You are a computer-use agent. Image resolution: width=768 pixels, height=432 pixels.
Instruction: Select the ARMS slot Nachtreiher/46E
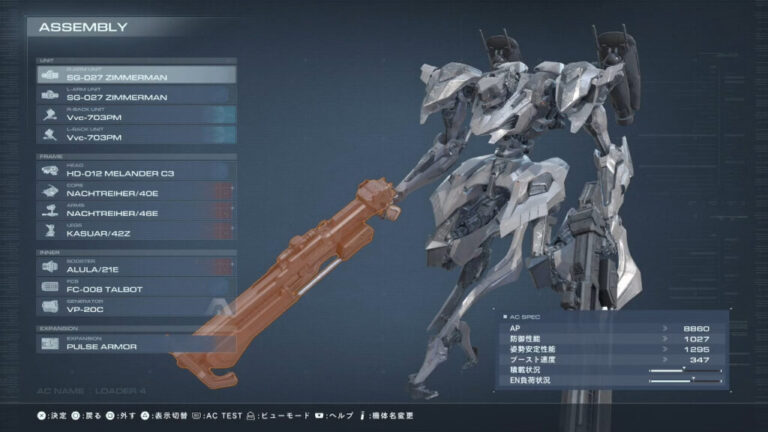[x=136, y=210]
